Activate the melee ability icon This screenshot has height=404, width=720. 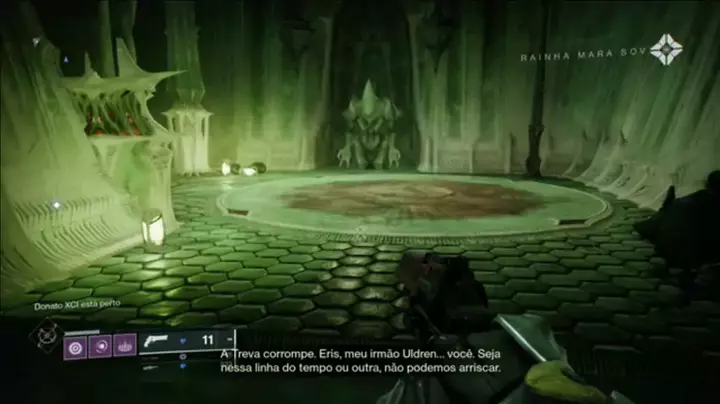coord(100,347)
